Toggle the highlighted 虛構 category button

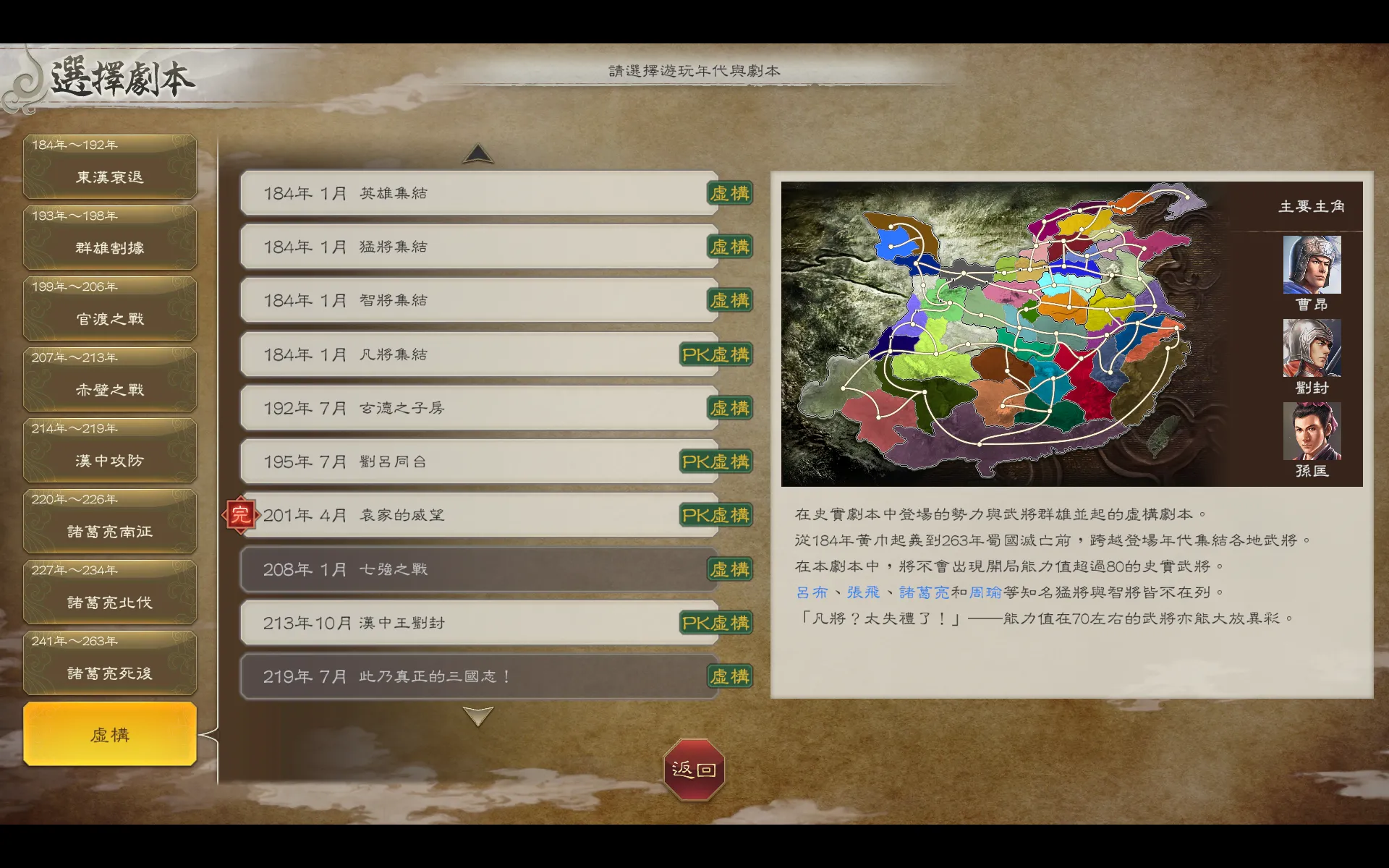(x=110, y=734)
